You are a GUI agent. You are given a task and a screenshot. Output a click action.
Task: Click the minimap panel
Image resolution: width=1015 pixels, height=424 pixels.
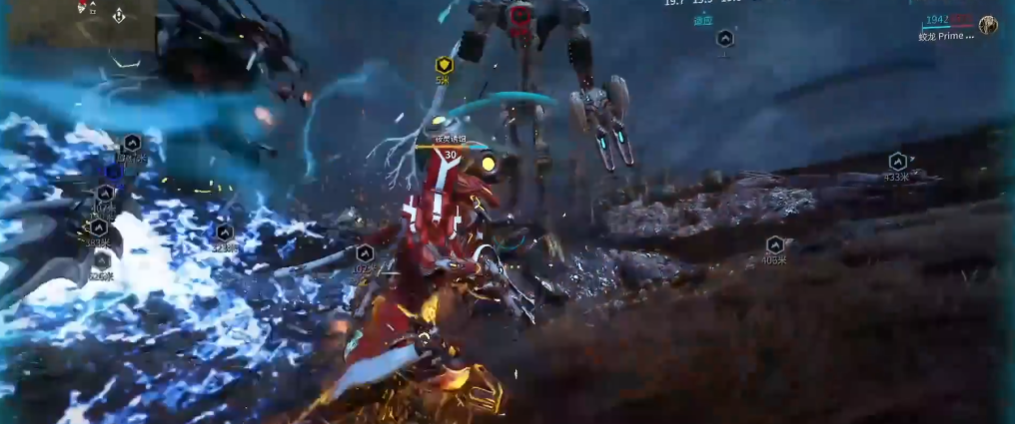(79, 22)
